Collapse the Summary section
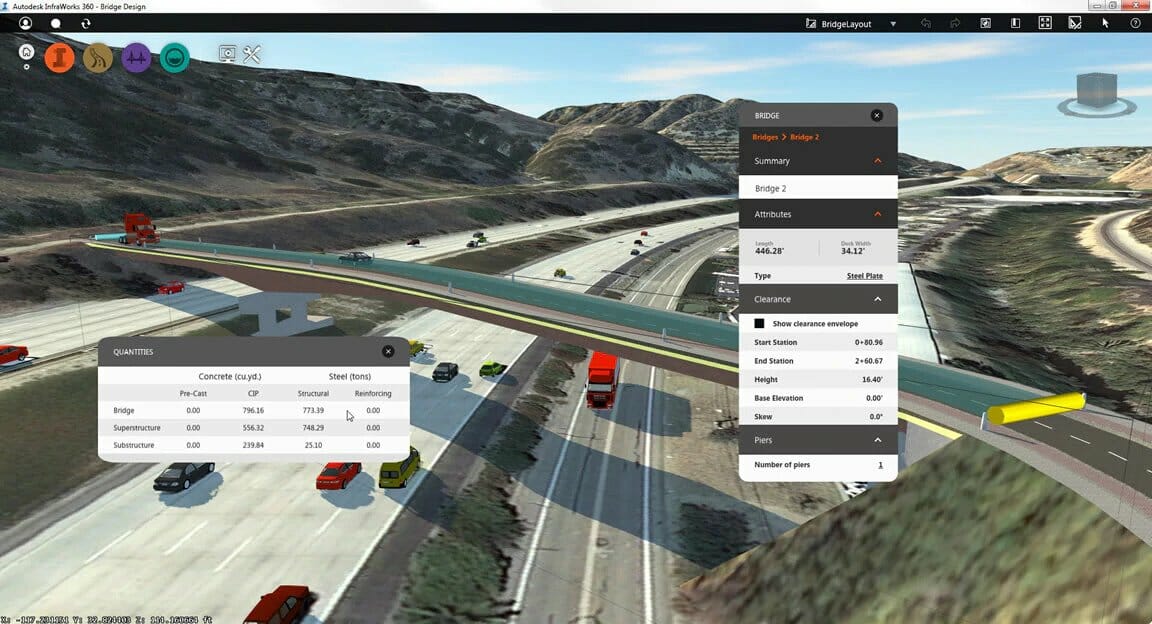This screenshot has width=1152, height=624. click(878, 161)
